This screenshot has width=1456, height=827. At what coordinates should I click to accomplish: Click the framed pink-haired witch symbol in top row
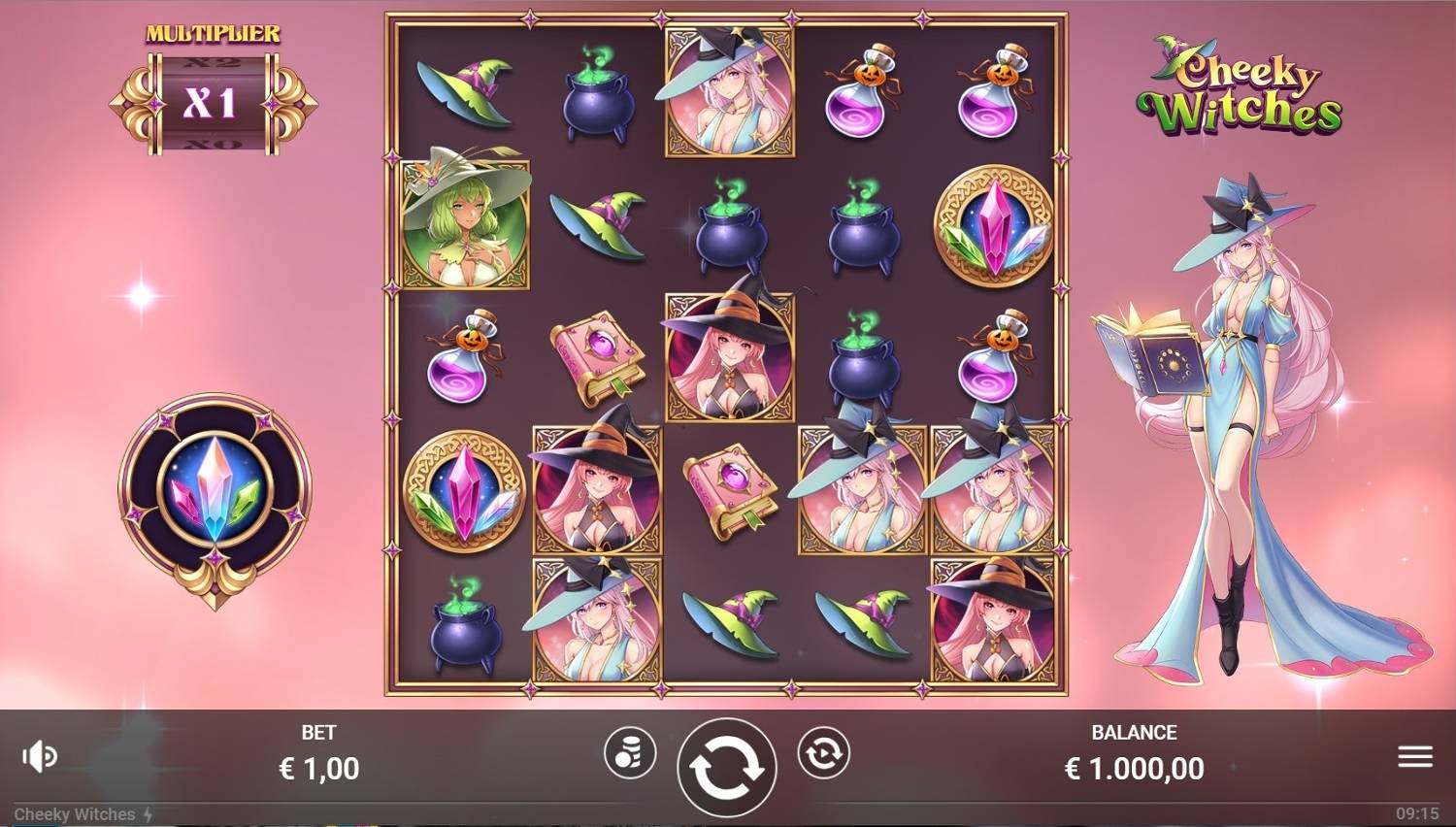click(728, 92)
